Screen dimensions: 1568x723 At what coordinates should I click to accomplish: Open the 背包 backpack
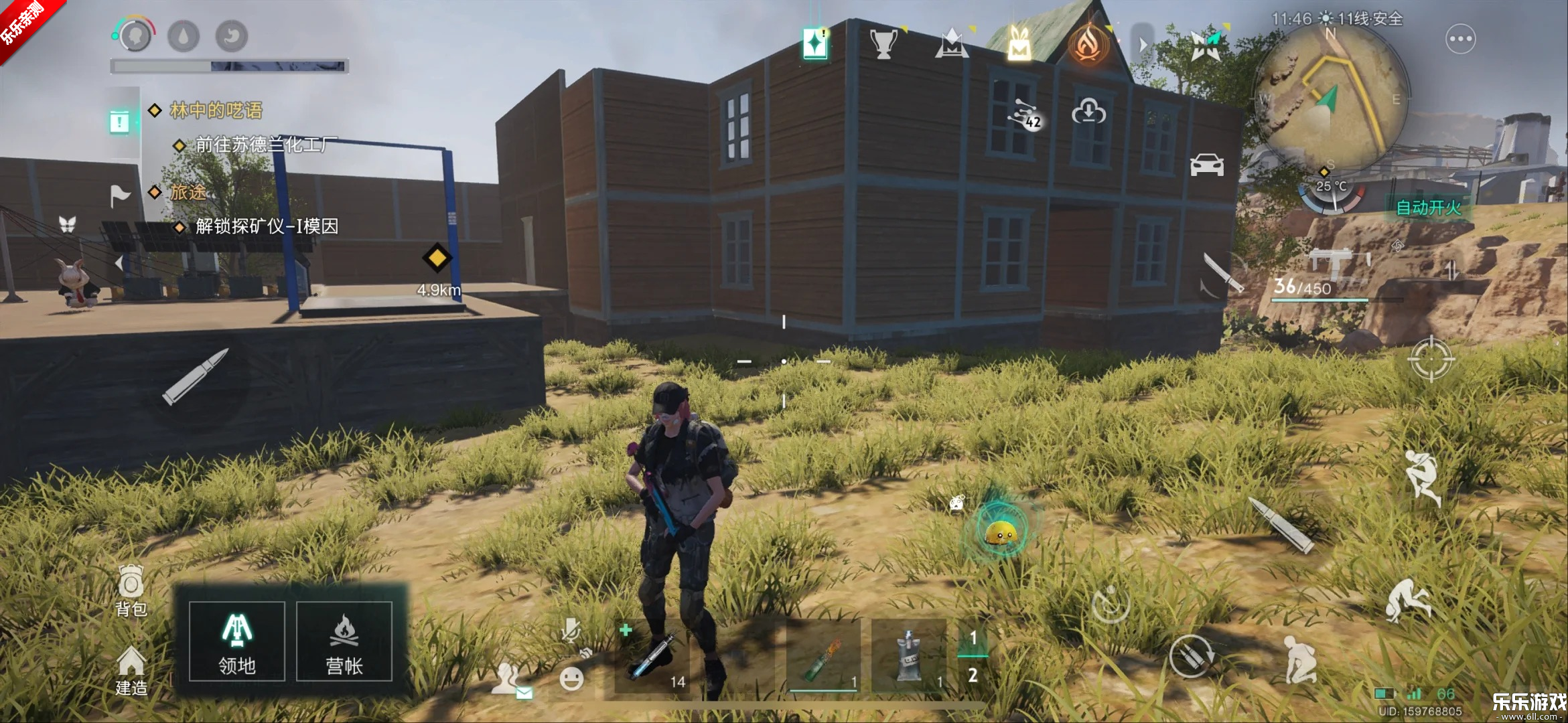tap(131, 590)
